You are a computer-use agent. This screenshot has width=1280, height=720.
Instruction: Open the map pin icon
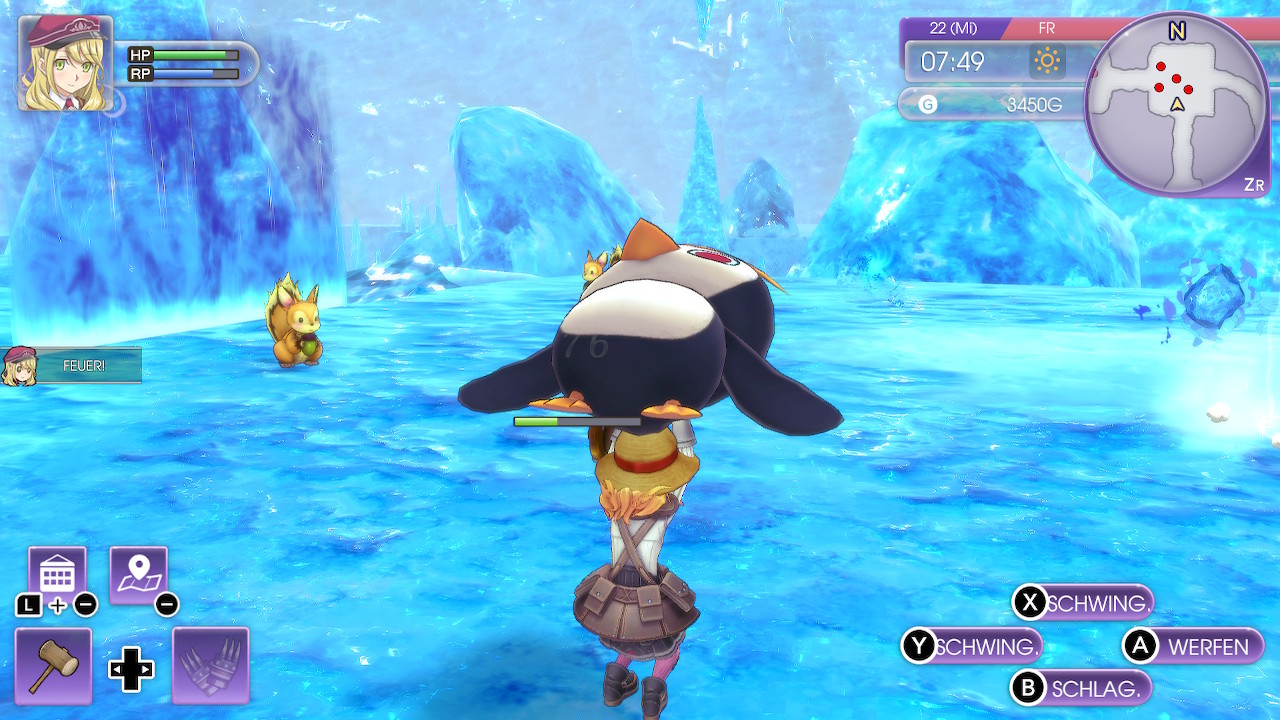point(138,574)
